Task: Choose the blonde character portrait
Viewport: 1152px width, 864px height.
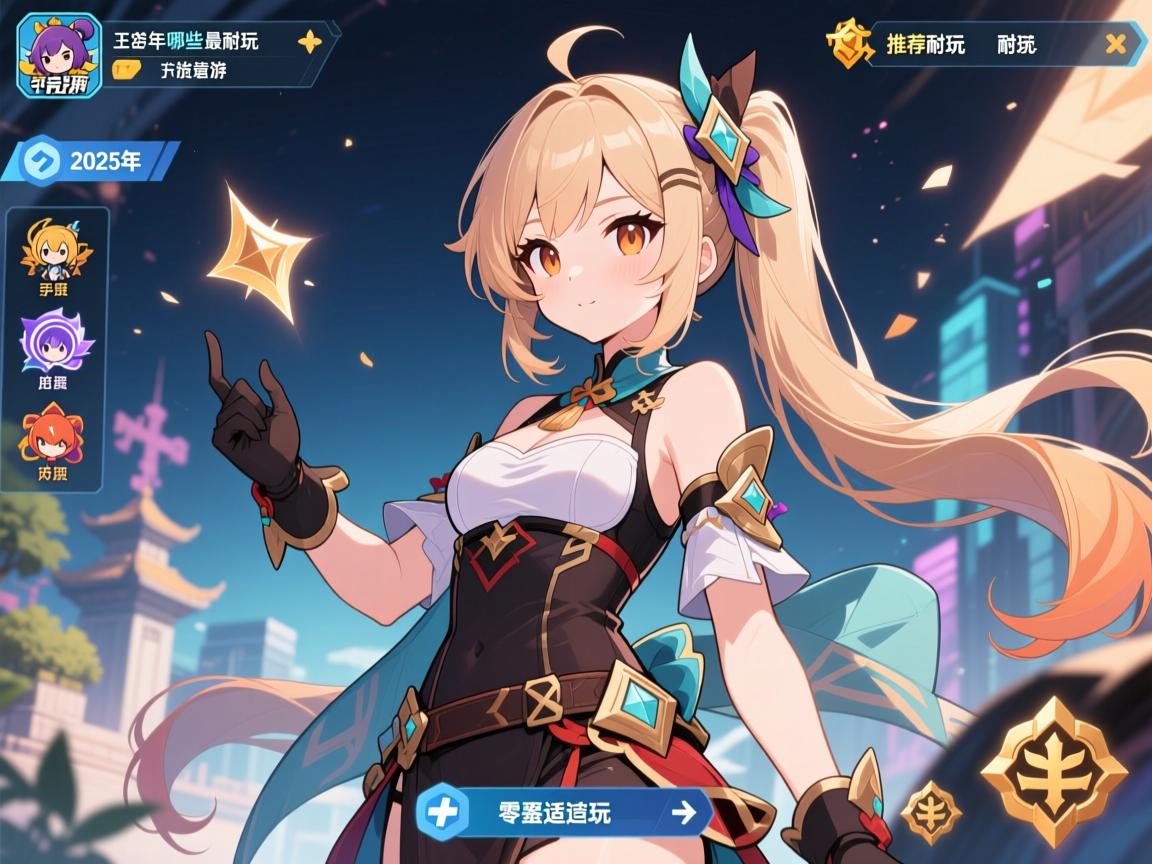Action: click(x=56, y=250)
